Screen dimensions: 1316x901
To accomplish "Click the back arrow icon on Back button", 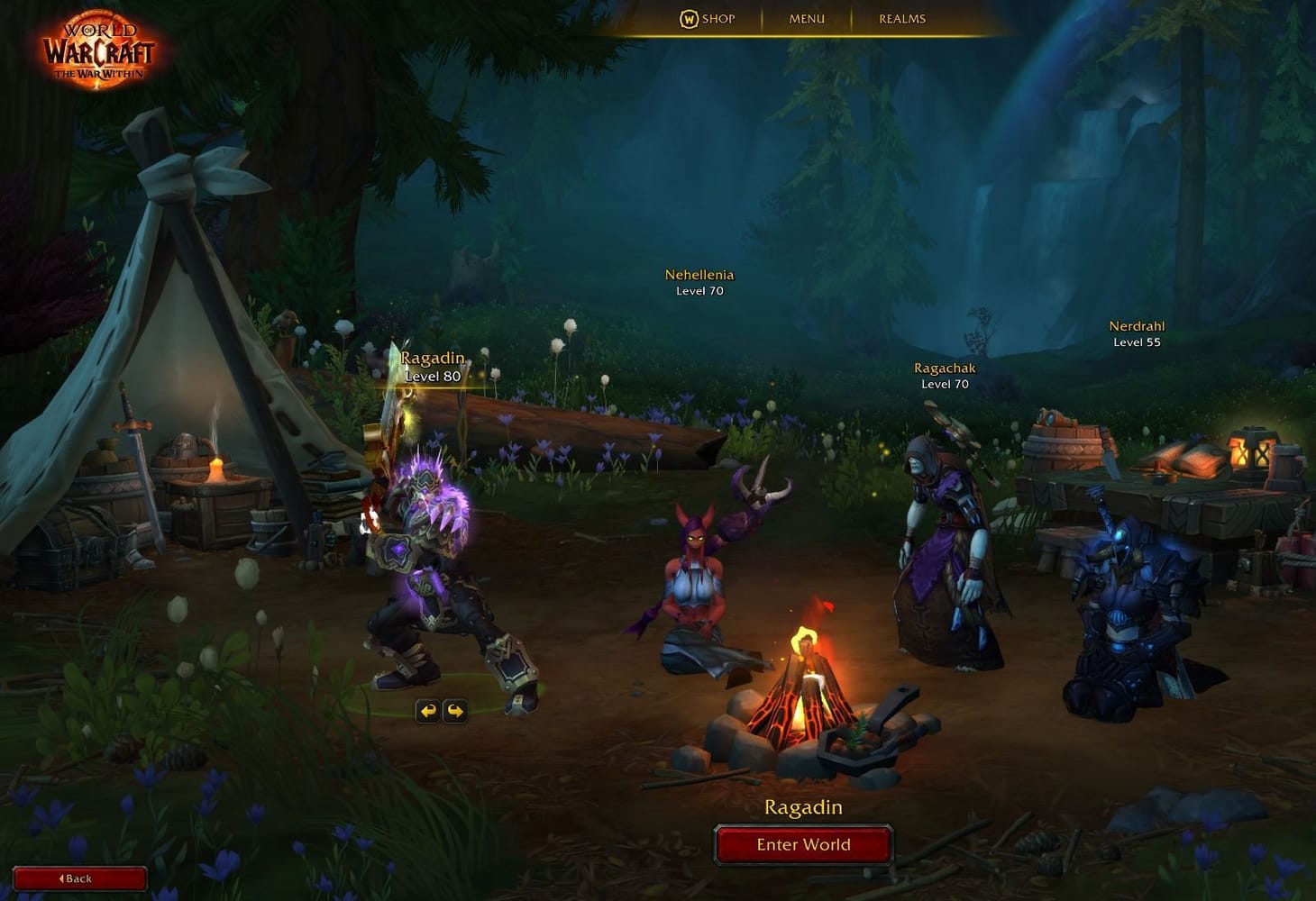I will (x=61, y=877).
